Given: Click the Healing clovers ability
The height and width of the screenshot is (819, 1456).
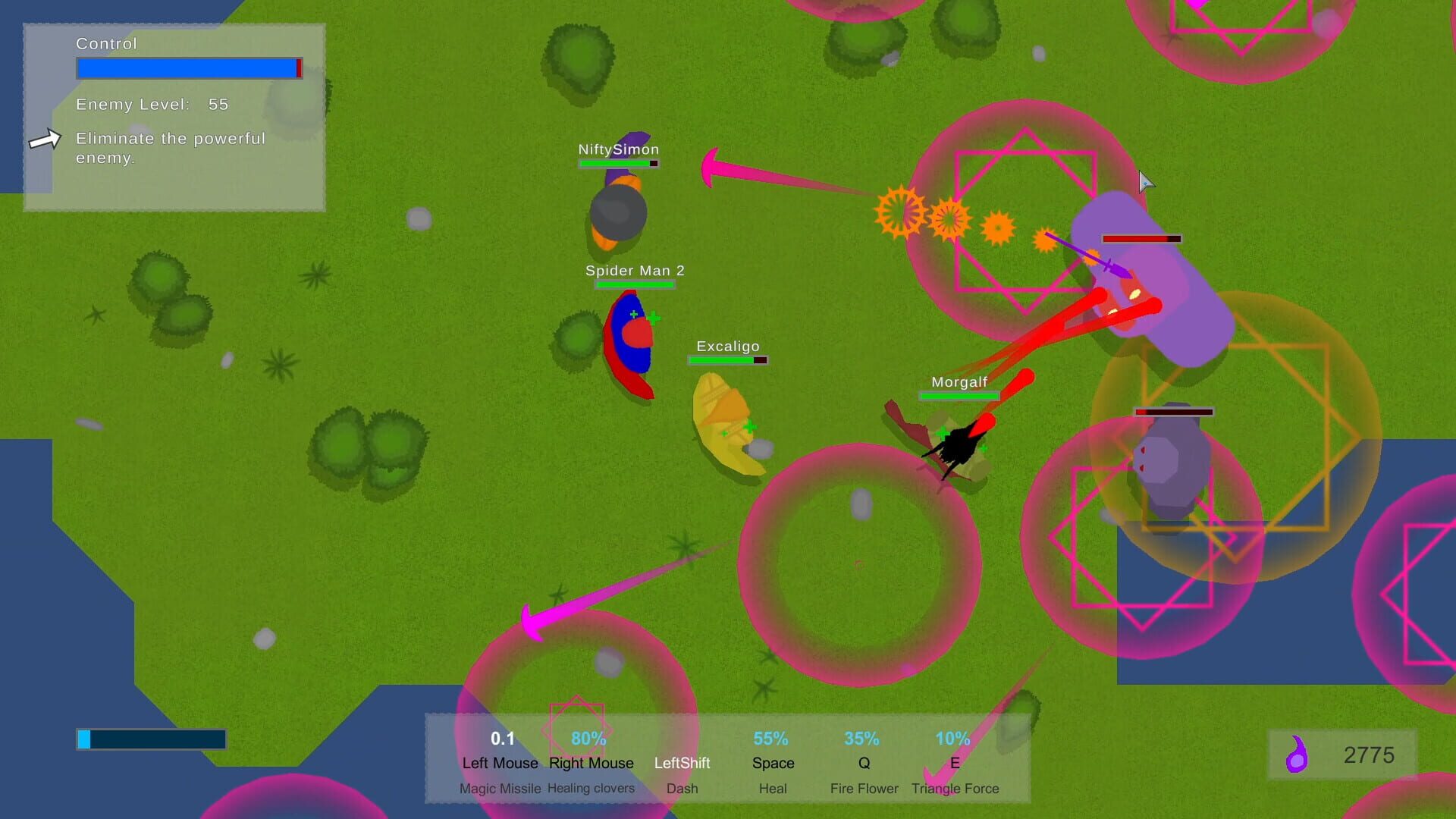Looking at the screenshot, I should (x=591, y=762).
